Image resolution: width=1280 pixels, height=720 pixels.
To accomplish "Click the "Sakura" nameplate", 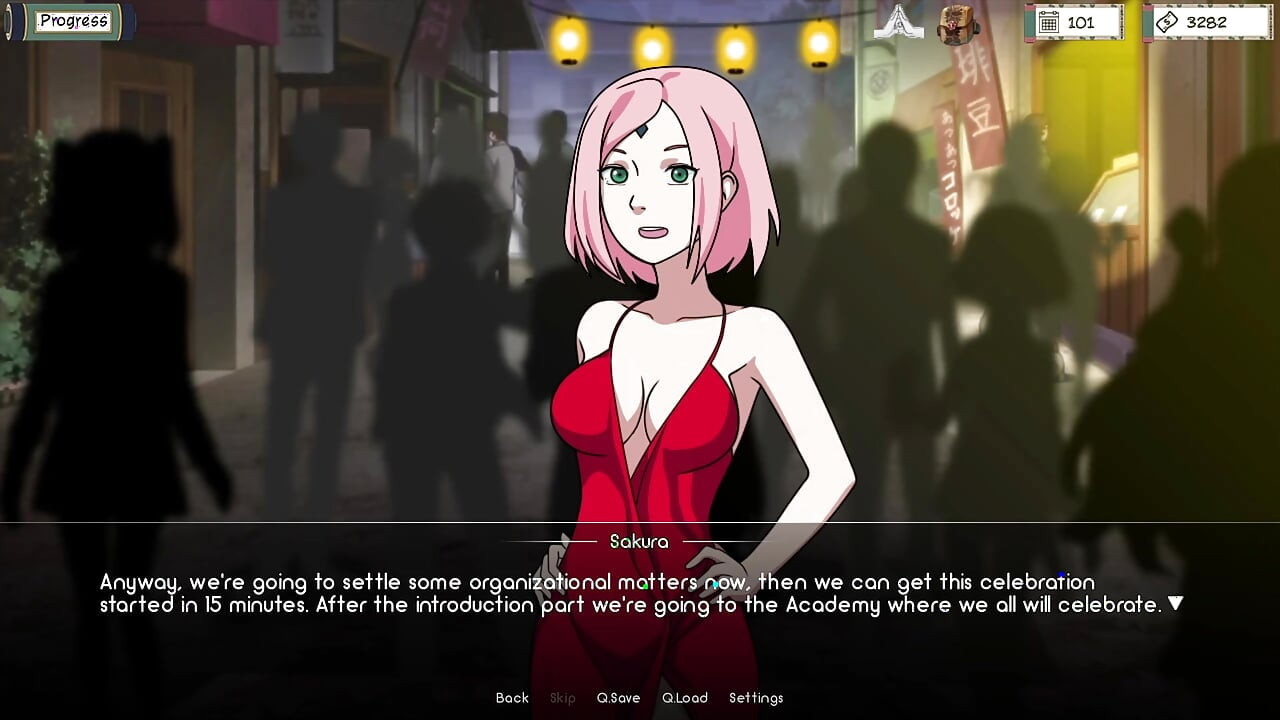I will pos(639,541).
